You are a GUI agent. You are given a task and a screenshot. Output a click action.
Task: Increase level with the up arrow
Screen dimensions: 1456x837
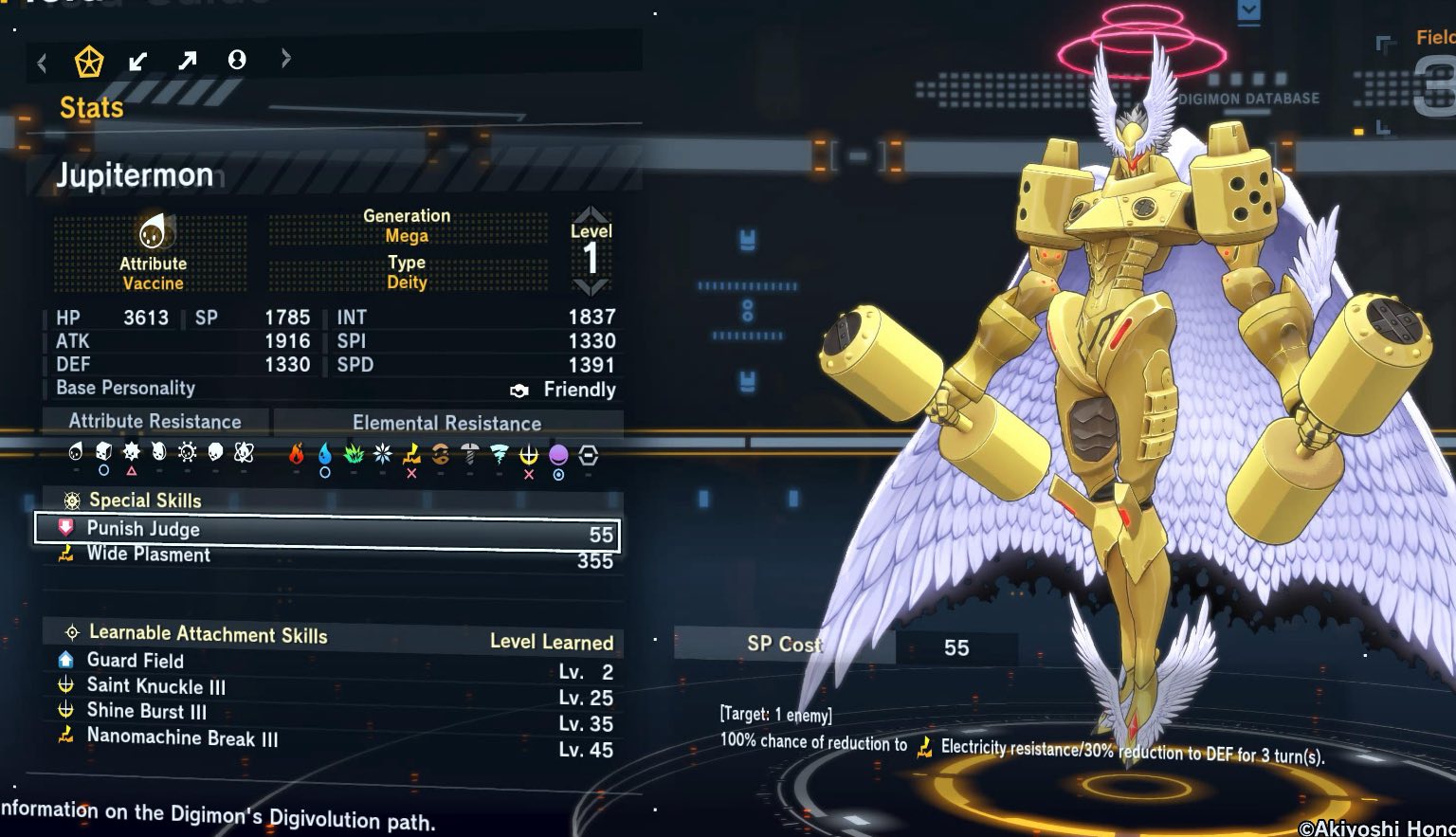pyautogui.click(x=591, y=214)
